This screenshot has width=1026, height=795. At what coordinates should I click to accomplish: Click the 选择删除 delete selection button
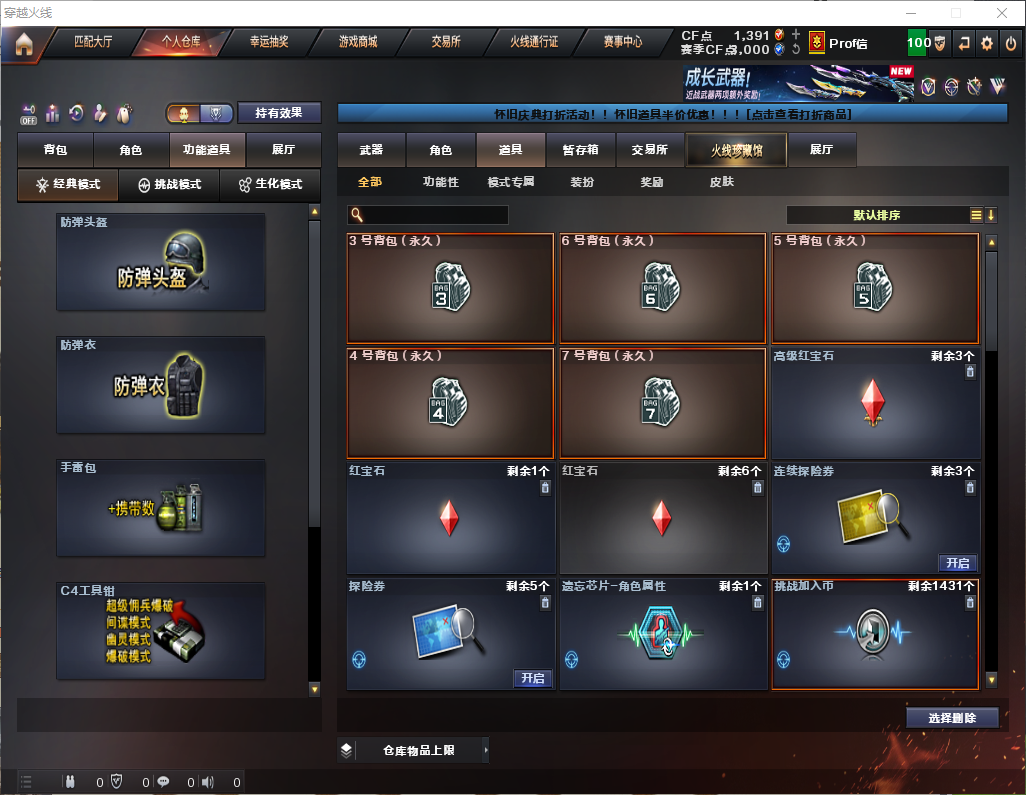(x=952, y=718)
